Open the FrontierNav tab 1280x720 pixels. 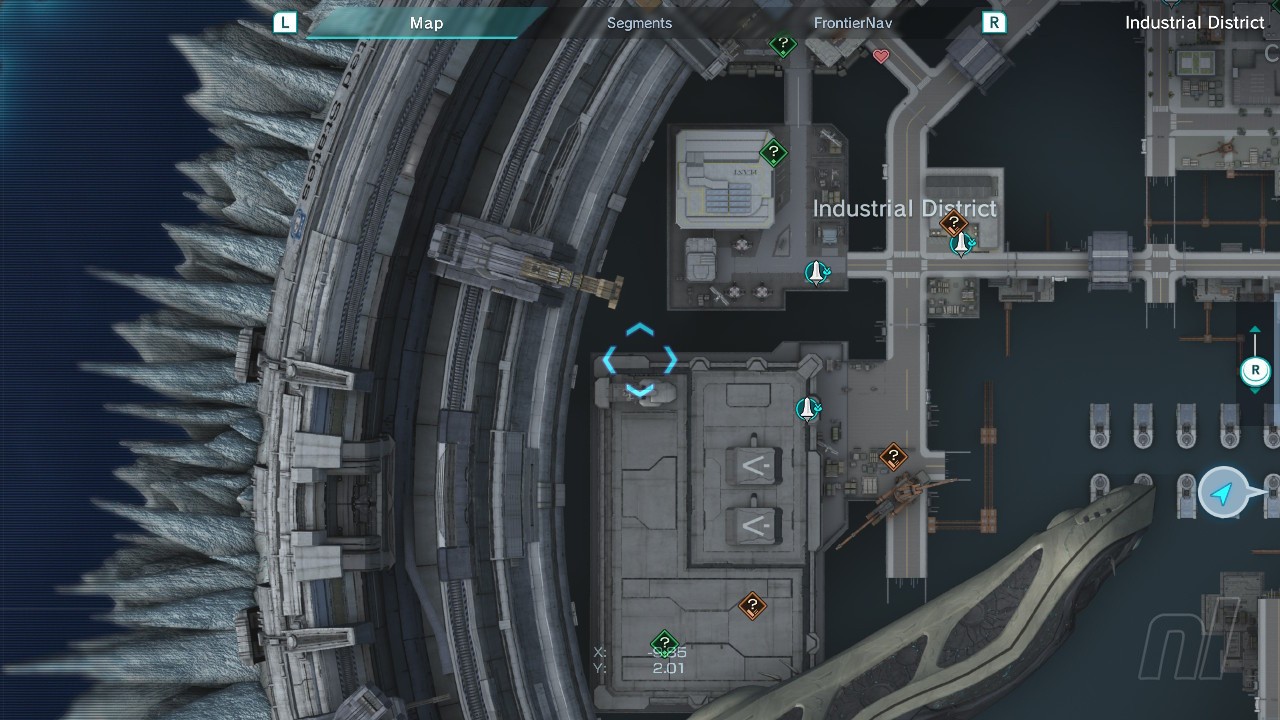point(852,23)
